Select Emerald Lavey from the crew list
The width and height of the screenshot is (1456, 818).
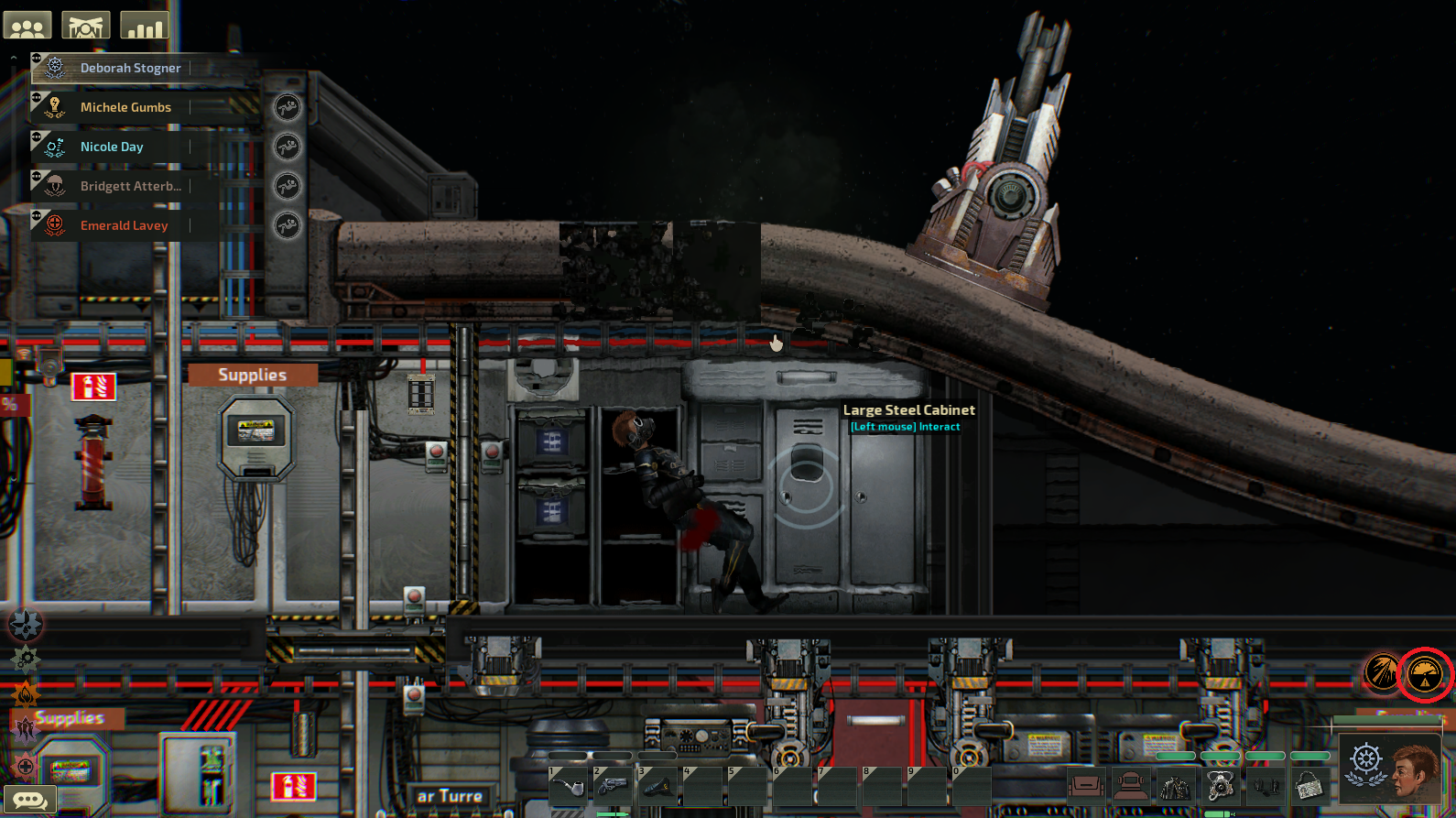(x=128, y=225)
